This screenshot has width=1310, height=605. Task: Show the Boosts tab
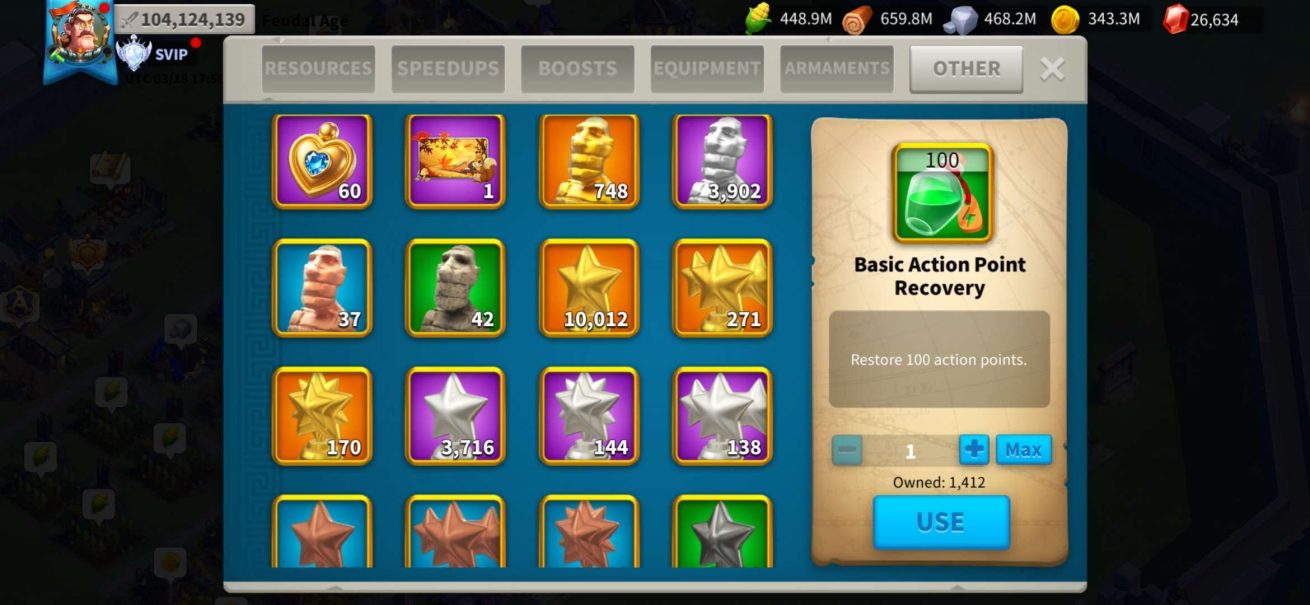click(577, 69)
